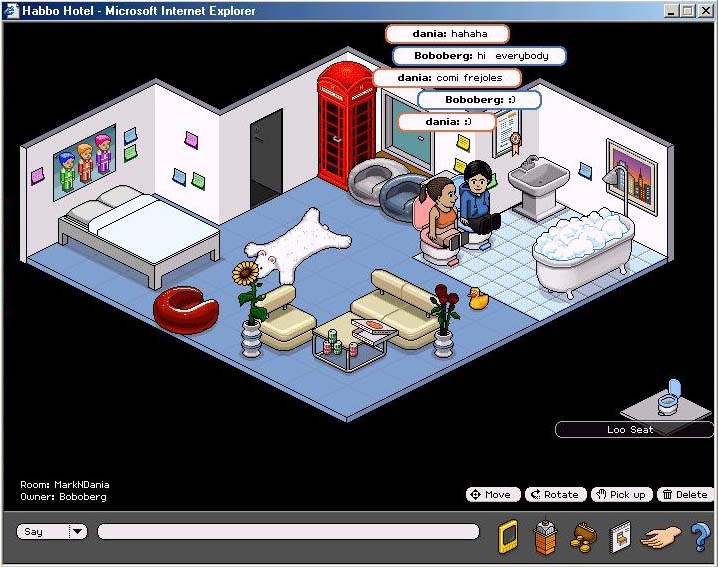Click the Move furniture button
This screenshot has width=718, height=567.
(491, 494)
